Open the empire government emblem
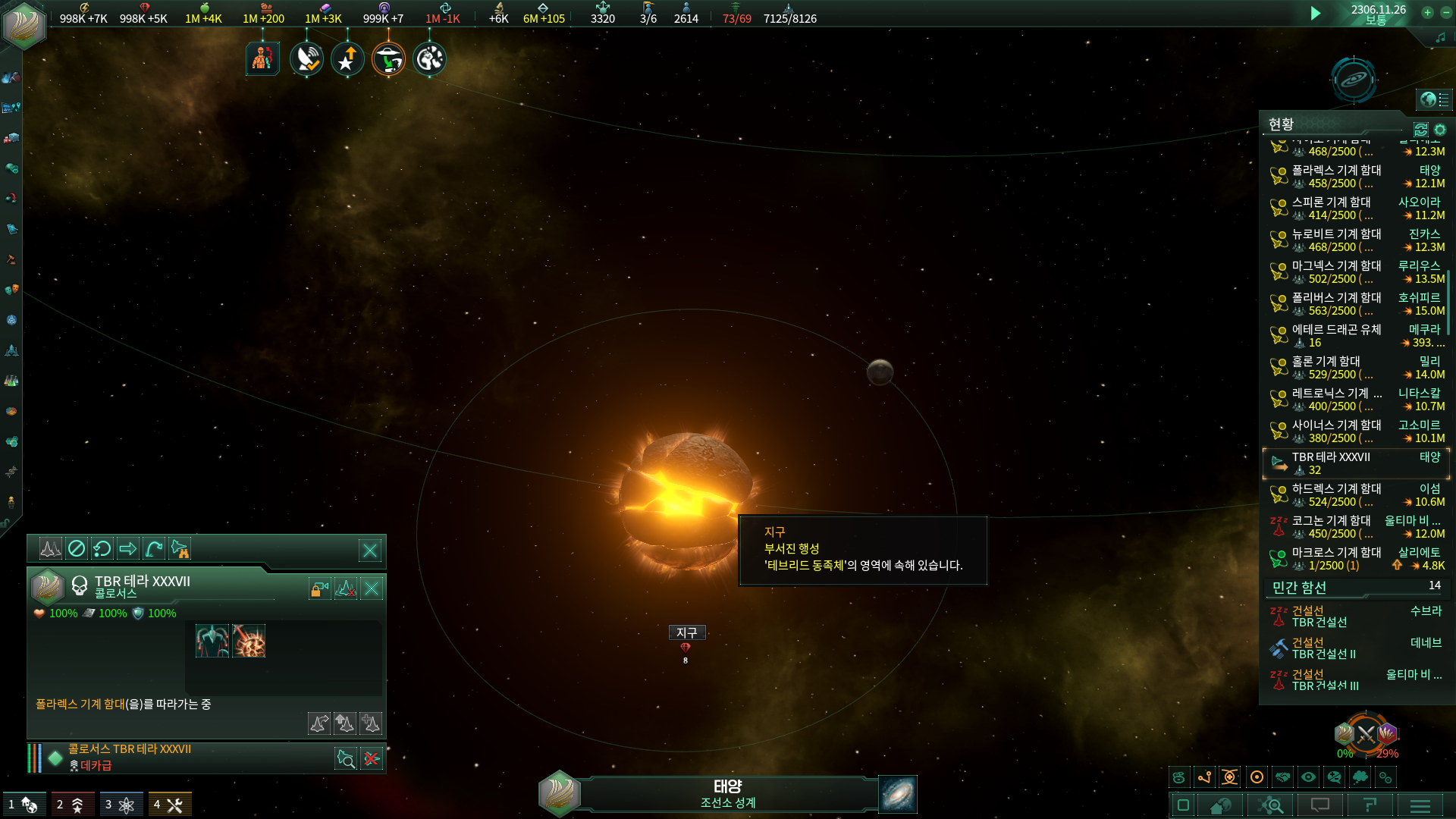This screenshot has height=819, width=1456. pyautogui.click(x=24, y=24)
